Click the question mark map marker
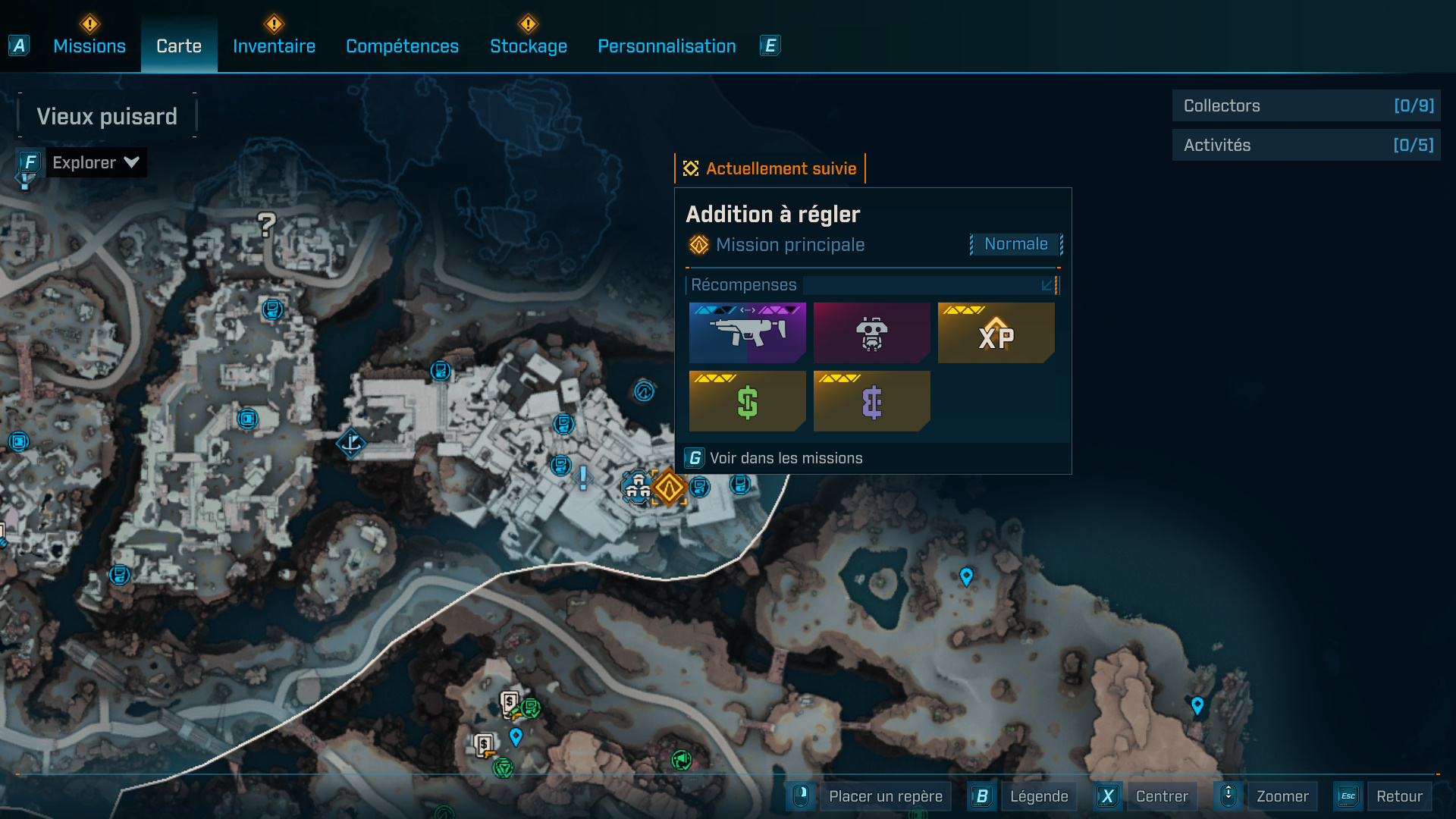This screenshot has height=819, width=1456. pos(266,224)
